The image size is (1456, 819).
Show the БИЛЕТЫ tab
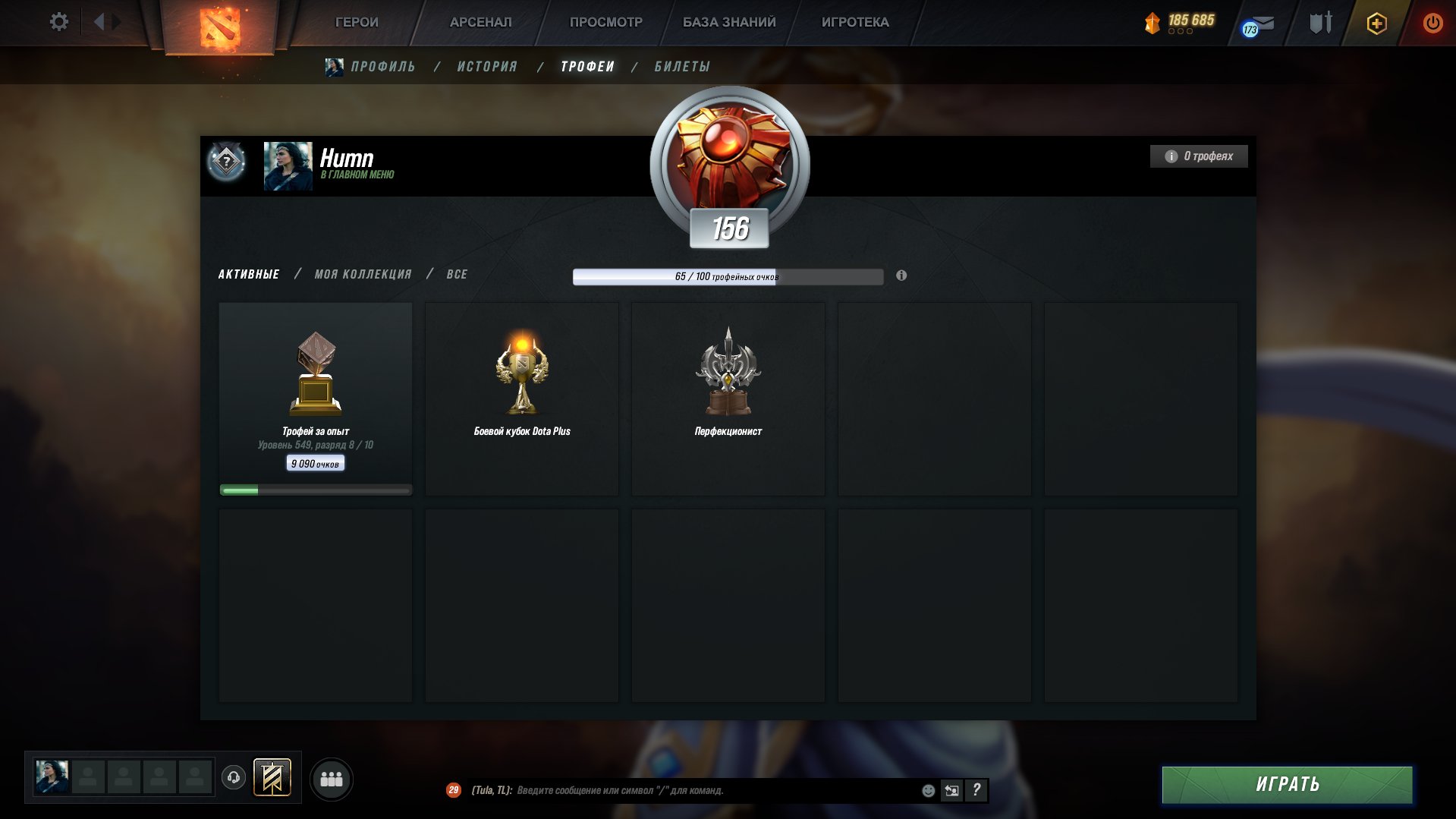(682, 67)
